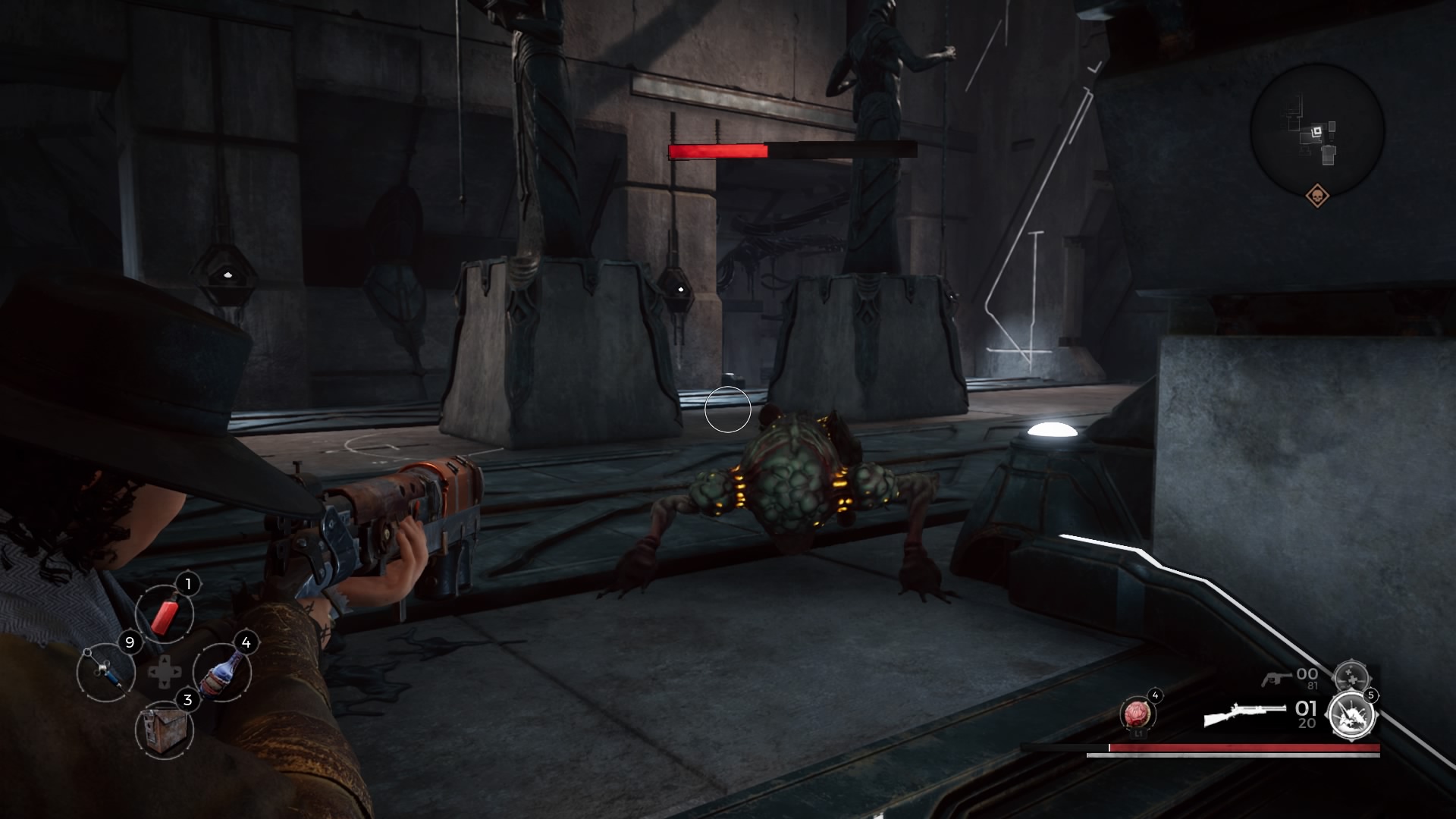Click the orange skull marker under minimap
Image resolution: width=1456 pixels, height=819 pixels.
coord(1318,196)
